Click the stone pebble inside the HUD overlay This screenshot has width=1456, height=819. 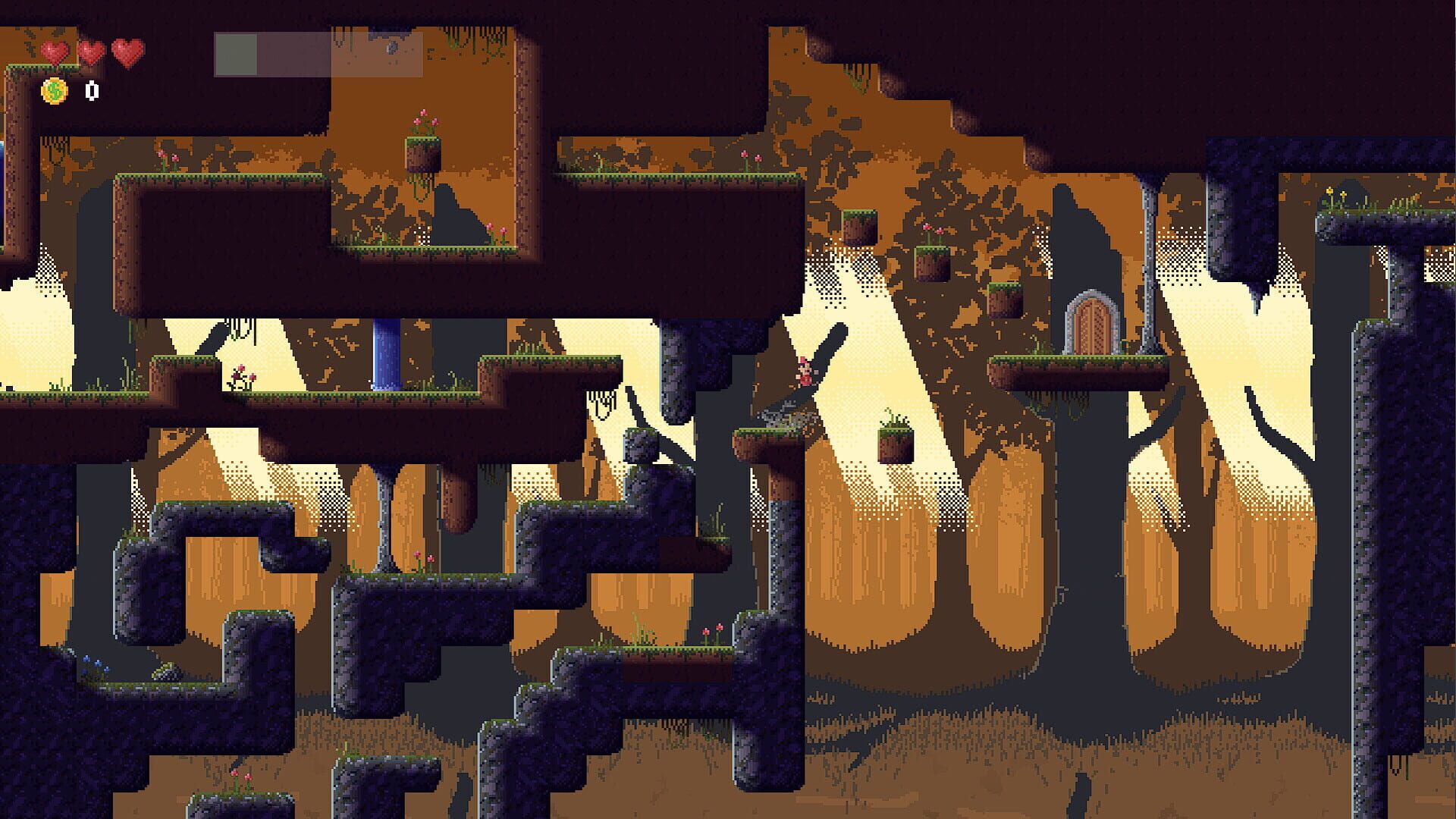pyautogui.click(x=392, y=47)
